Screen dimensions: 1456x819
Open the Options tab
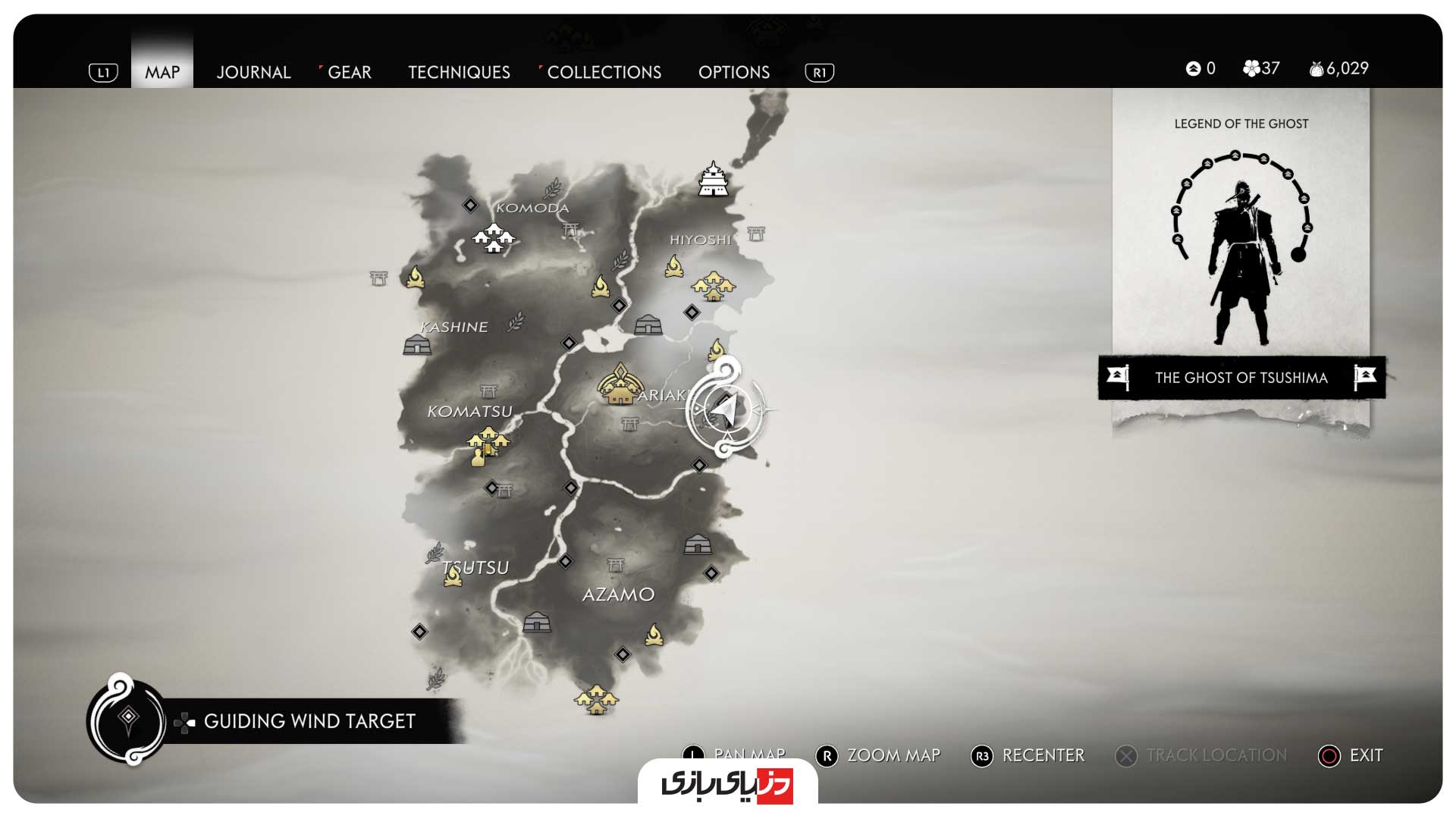[733, 72]
